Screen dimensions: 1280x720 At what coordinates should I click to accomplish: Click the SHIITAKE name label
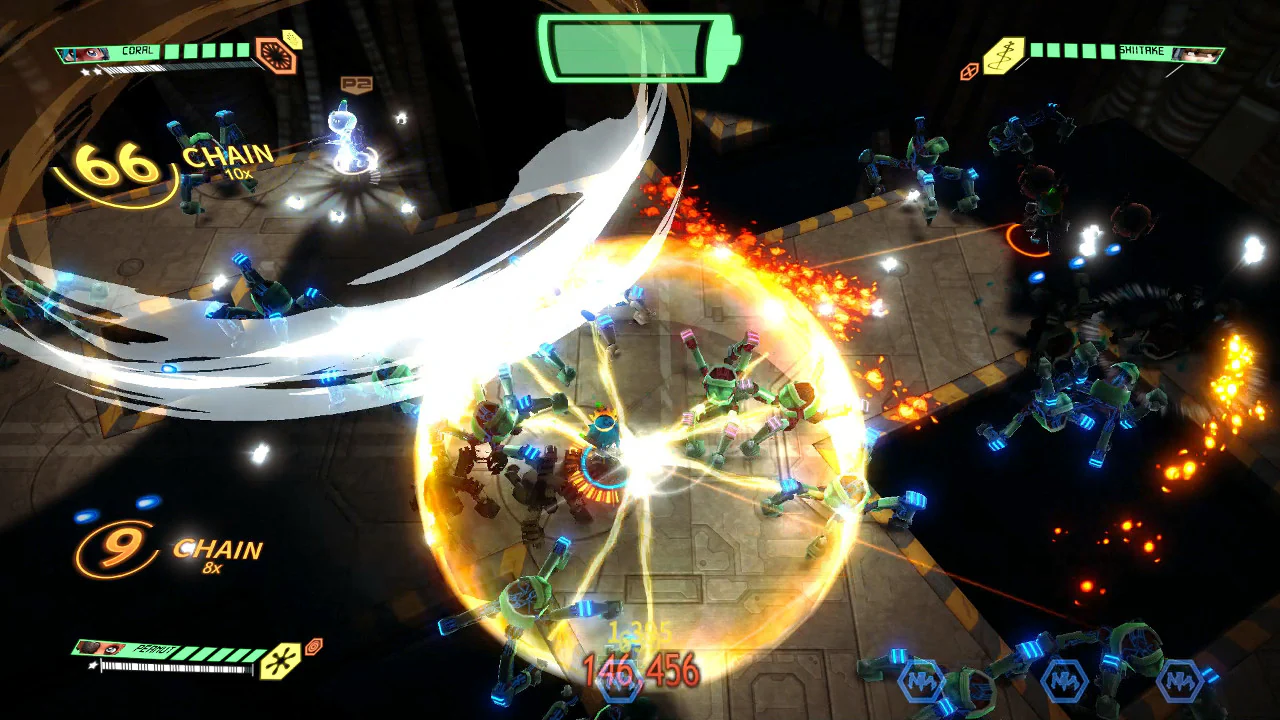(x=1140, y=51)
